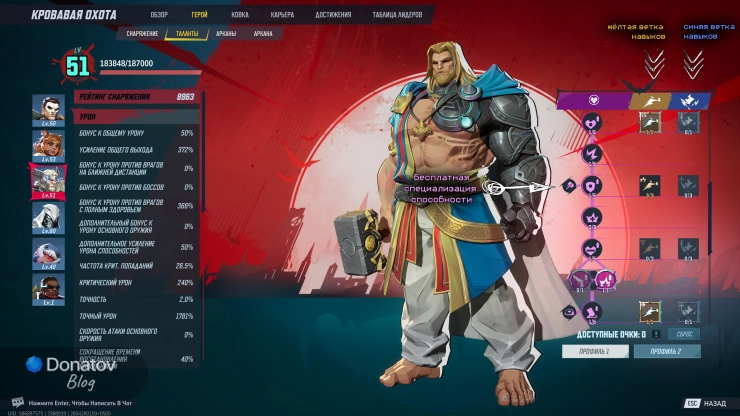This screenshot has width=740, height=416.
Task: Open the Карьера tab
Action: [282, 15]
